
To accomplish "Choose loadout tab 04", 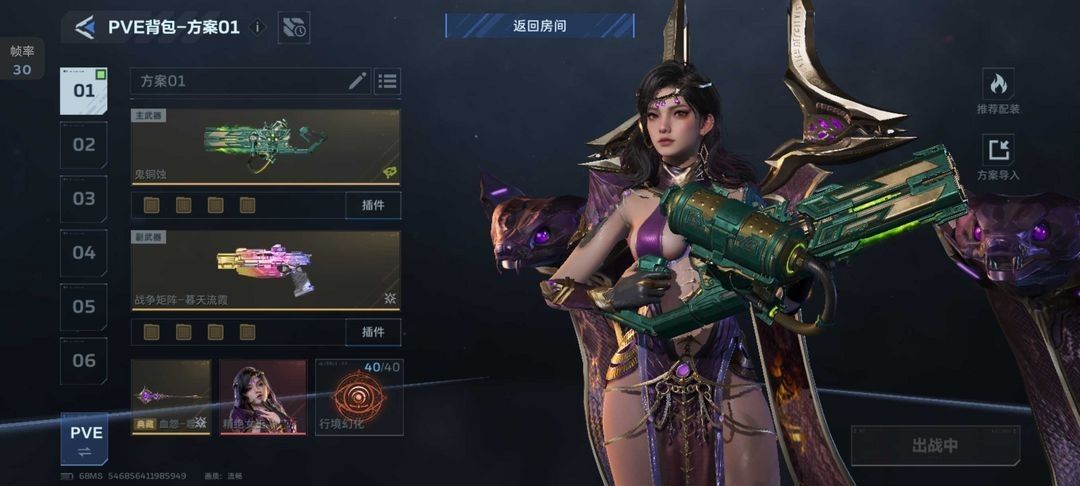I will click(84, 253).
